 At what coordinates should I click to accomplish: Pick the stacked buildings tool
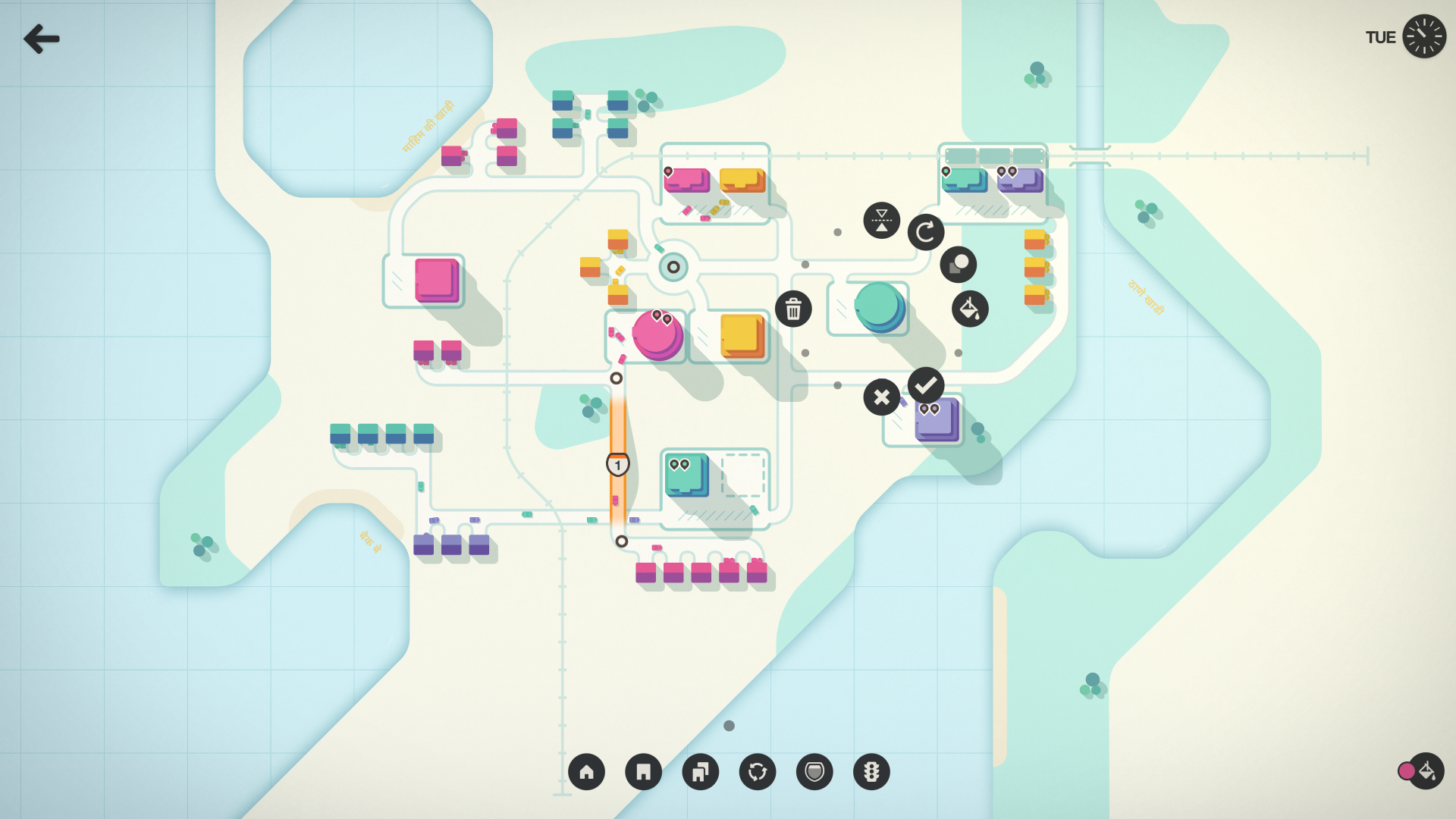(700, 772)
